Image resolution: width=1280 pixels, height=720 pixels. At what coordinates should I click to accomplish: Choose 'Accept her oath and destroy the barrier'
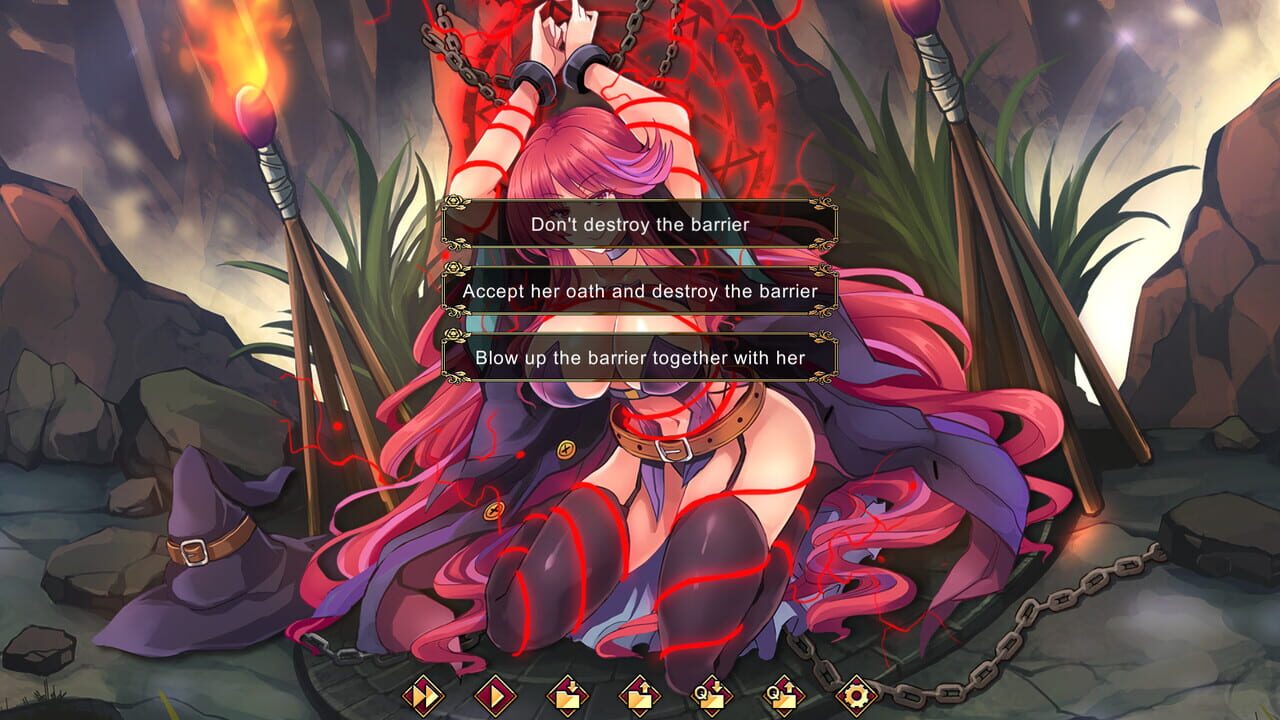pos(640,290)
